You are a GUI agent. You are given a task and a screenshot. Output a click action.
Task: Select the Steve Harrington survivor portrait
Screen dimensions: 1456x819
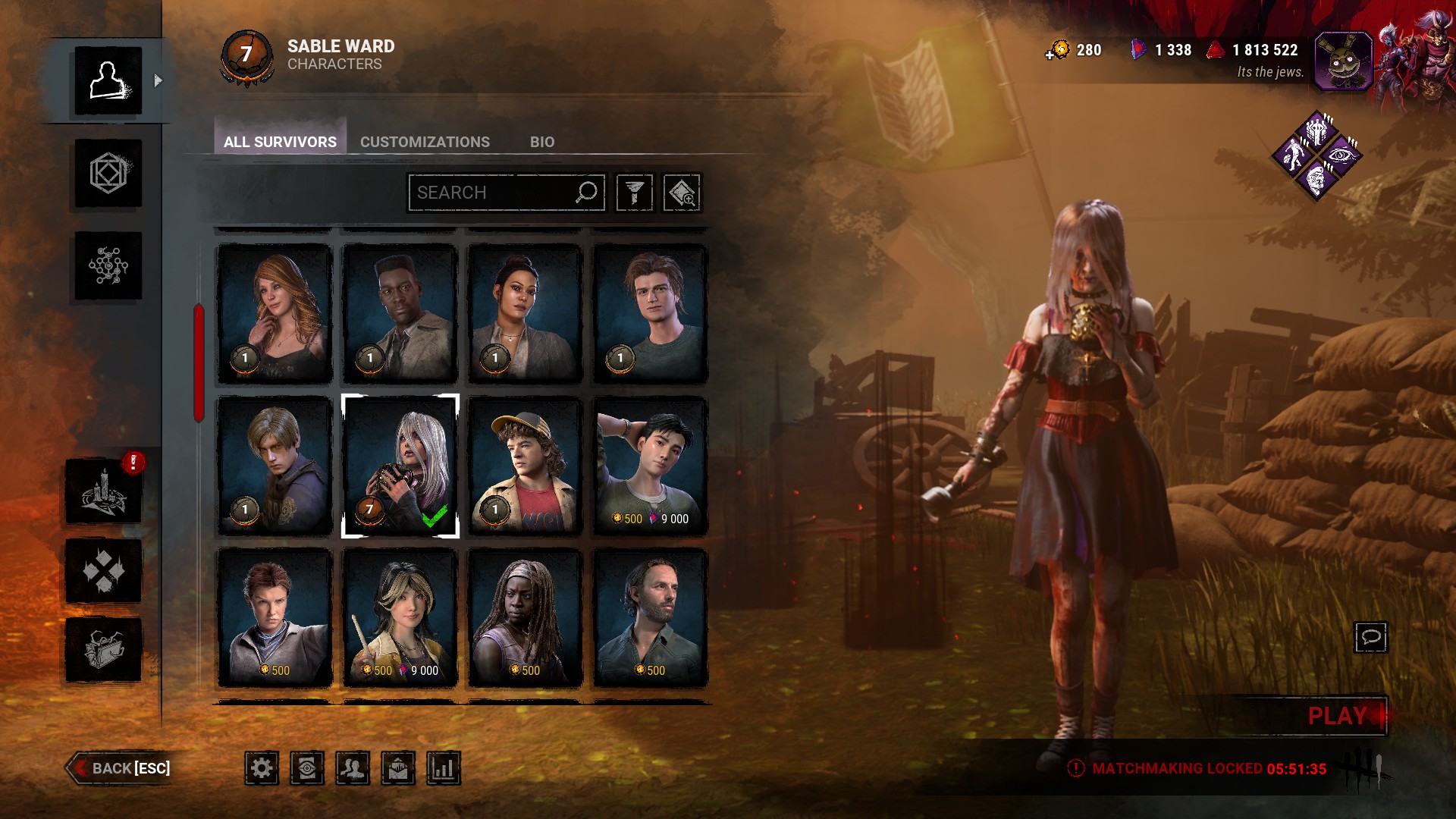pyautogui.click(x=650, y=313)
